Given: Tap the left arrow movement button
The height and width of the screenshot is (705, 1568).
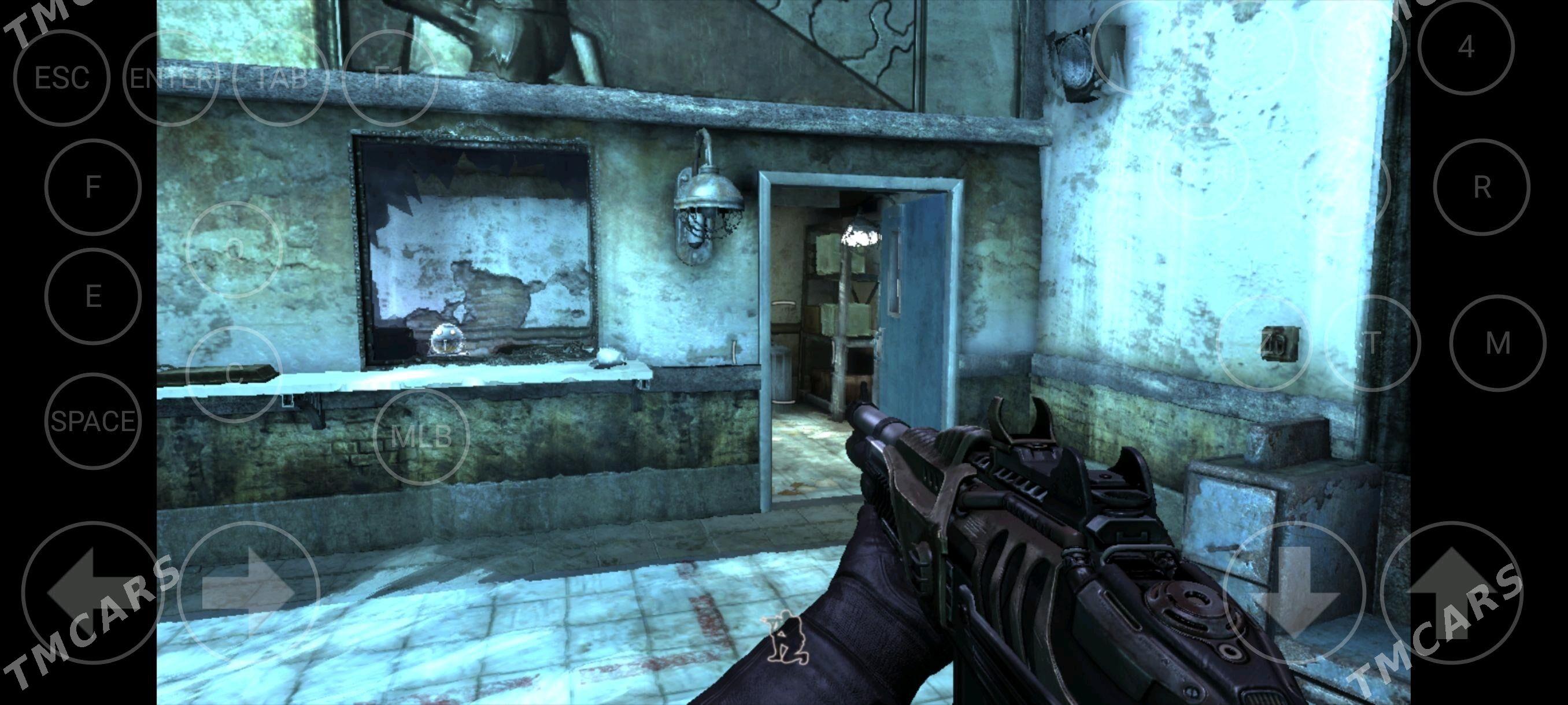Looking at the screenshot, I should (x=91, y=592).
